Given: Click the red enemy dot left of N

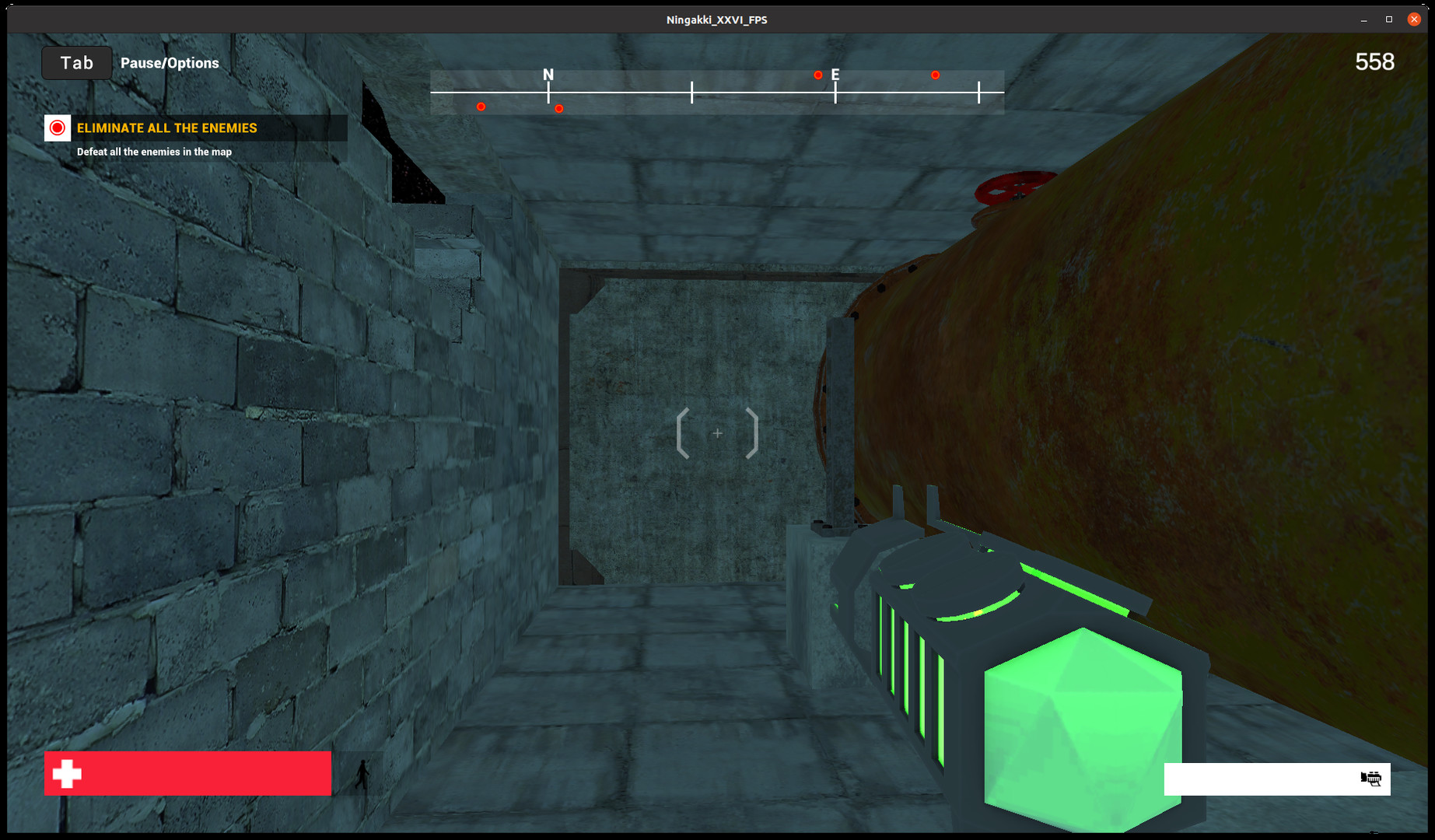Looking at the screenshot, I should coord(481,107).
